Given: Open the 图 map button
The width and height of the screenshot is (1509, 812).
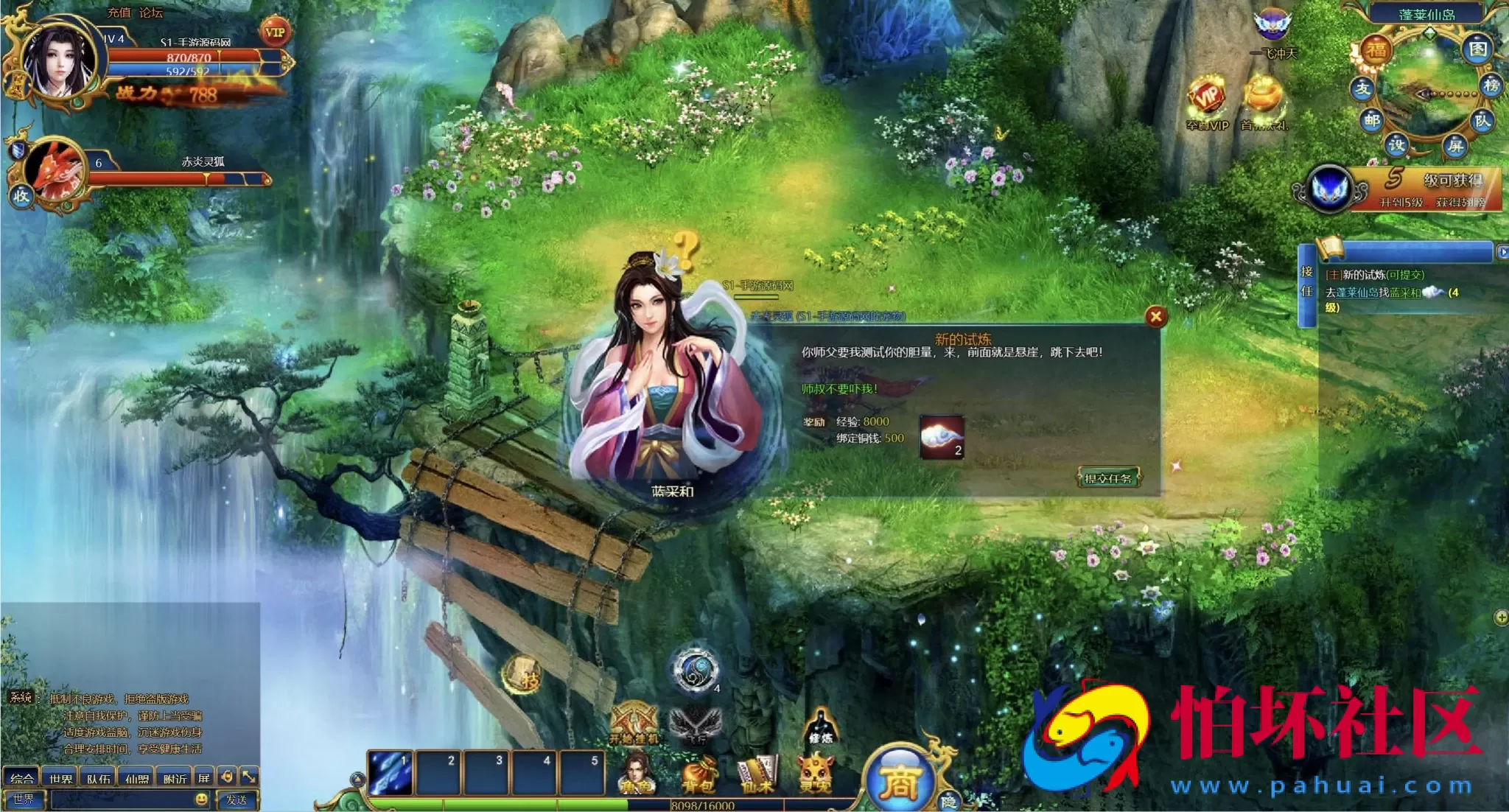Looking at the screenshot, I should point(1478,50).
